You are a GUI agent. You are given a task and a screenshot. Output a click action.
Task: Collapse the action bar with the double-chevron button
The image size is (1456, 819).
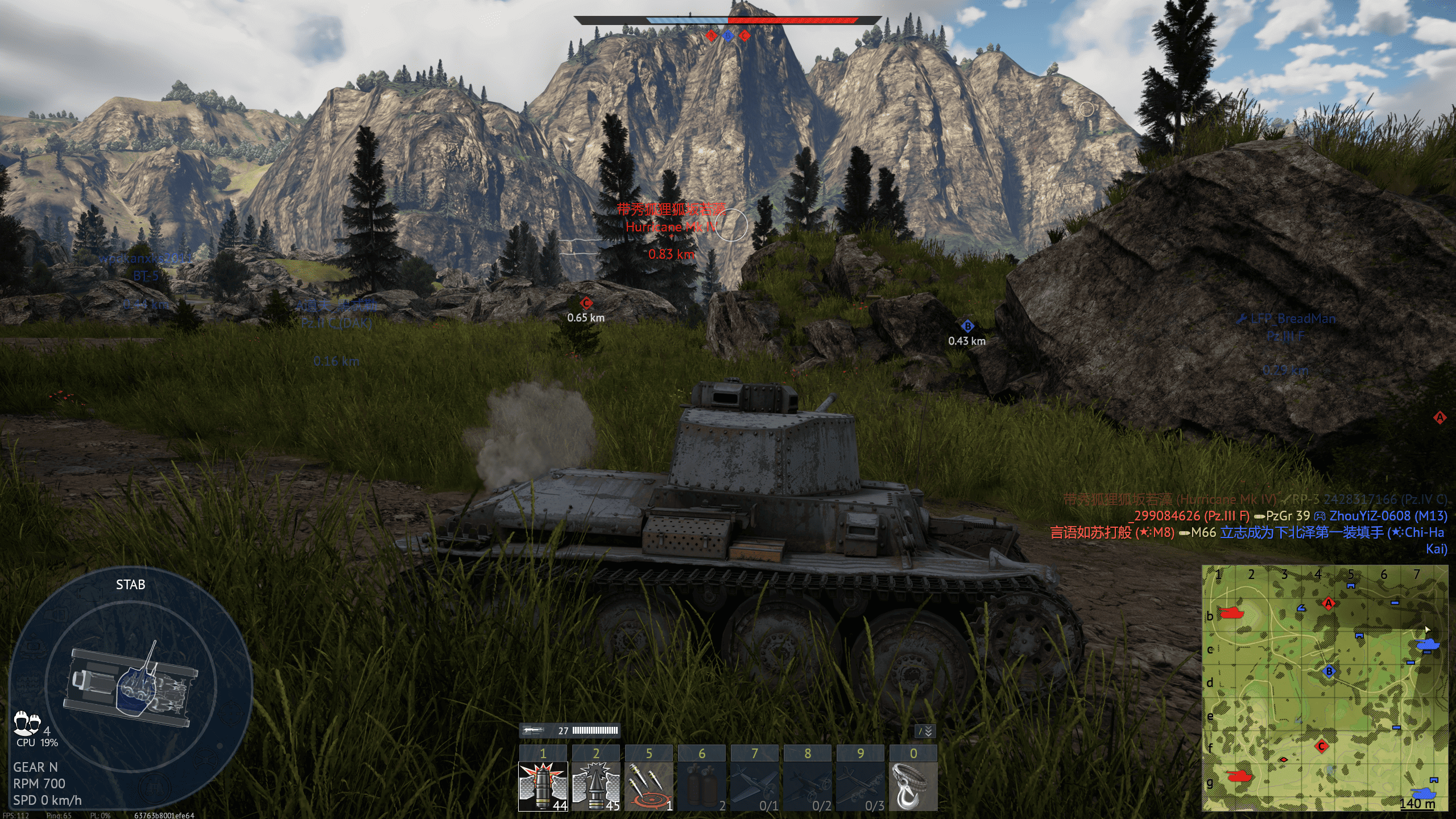[925, 731]
